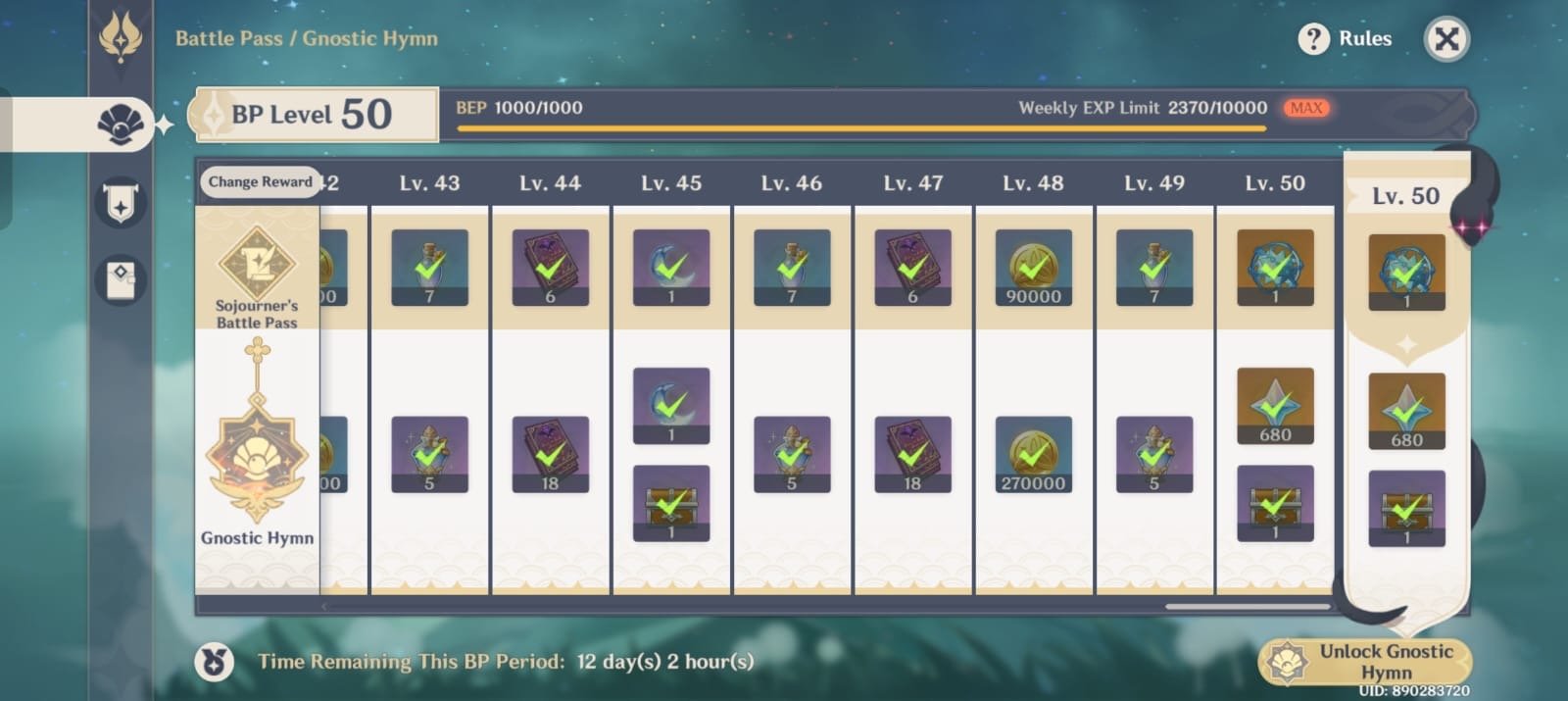Select the Lv. 48 free 90000 Mora reward

[x=1033, y=268]
